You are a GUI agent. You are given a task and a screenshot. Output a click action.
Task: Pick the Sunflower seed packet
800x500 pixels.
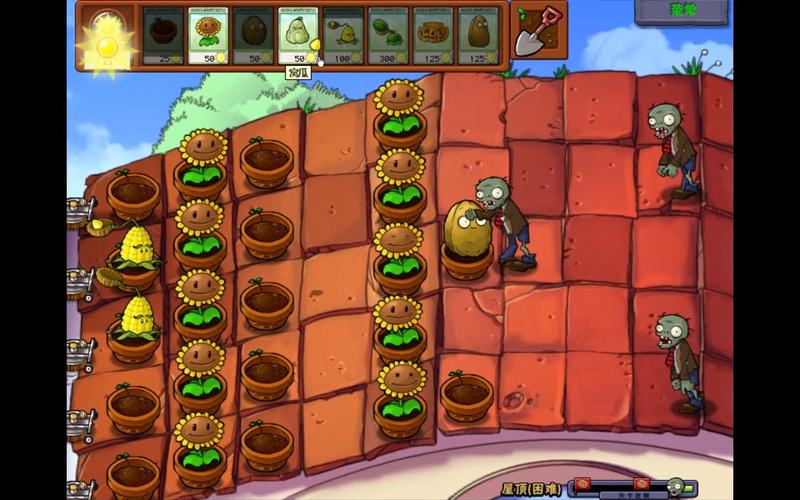click(x=207, y=35)
